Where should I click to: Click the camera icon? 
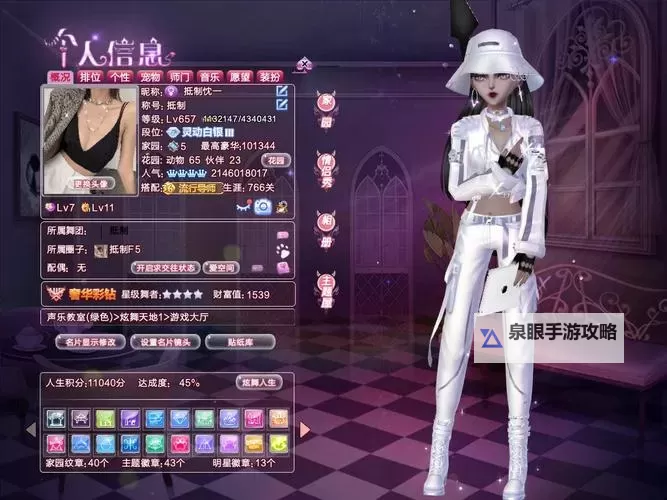pyautogui.click(x=262, y=206)
